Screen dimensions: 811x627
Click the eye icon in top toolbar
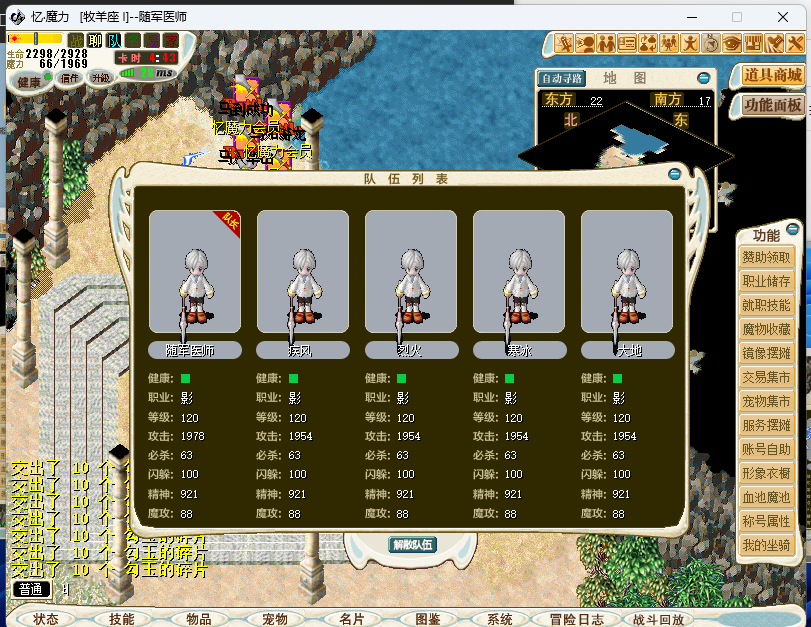tap(732, 43)
